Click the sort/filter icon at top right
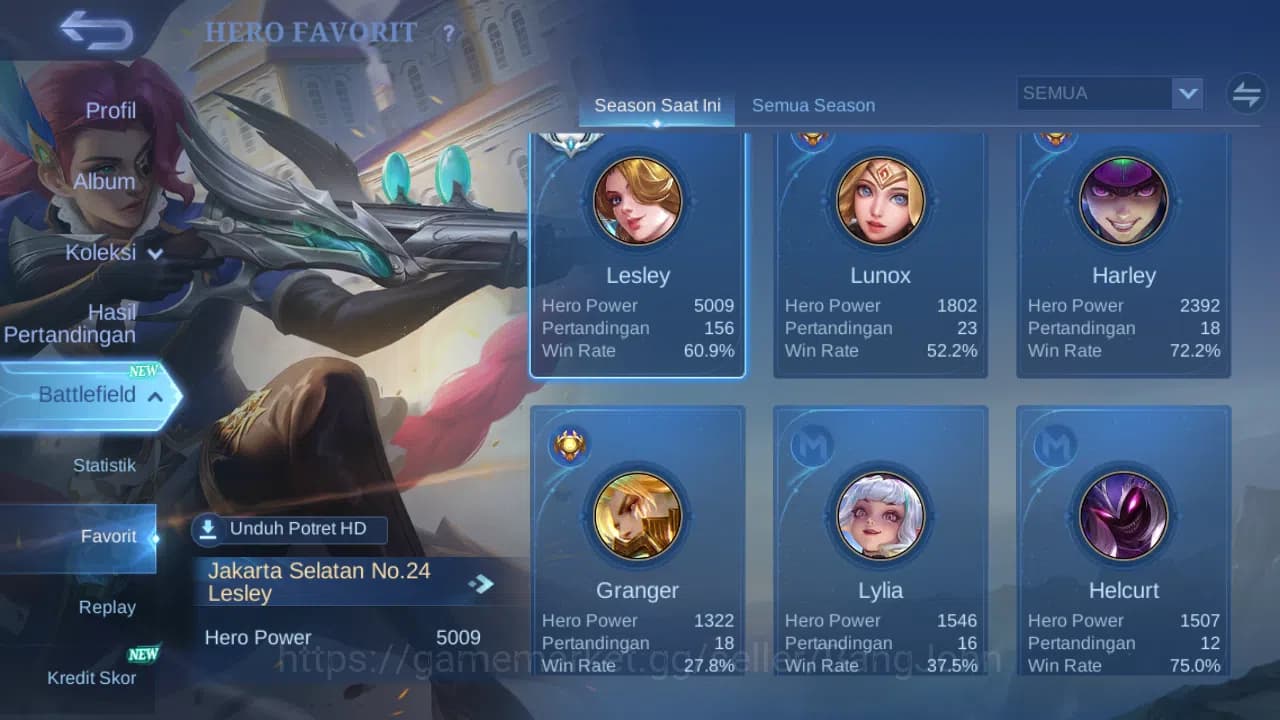 (x=1245, y=93)
